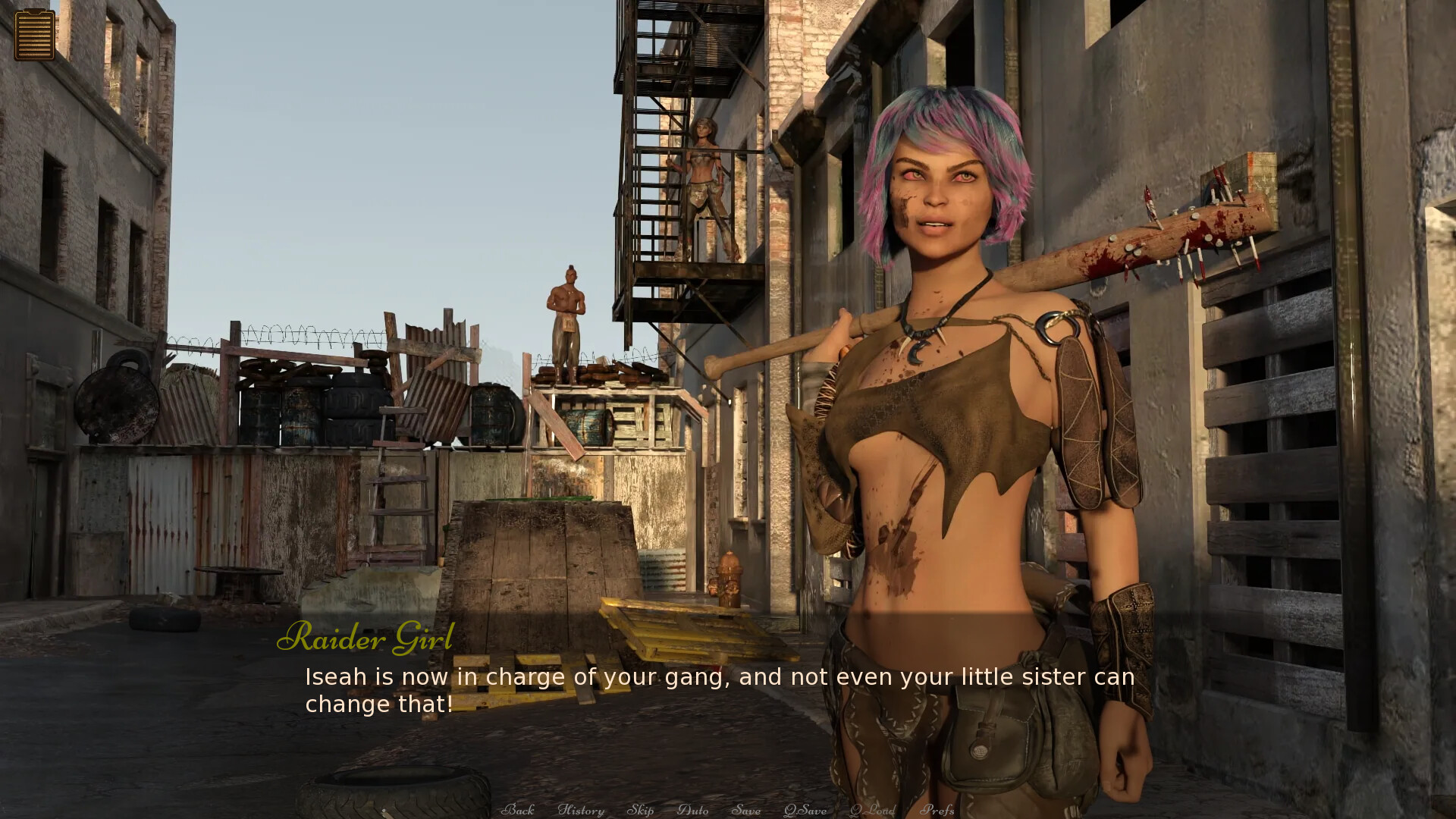
Task: Quick load with QLoad
Action: (872, 810)
